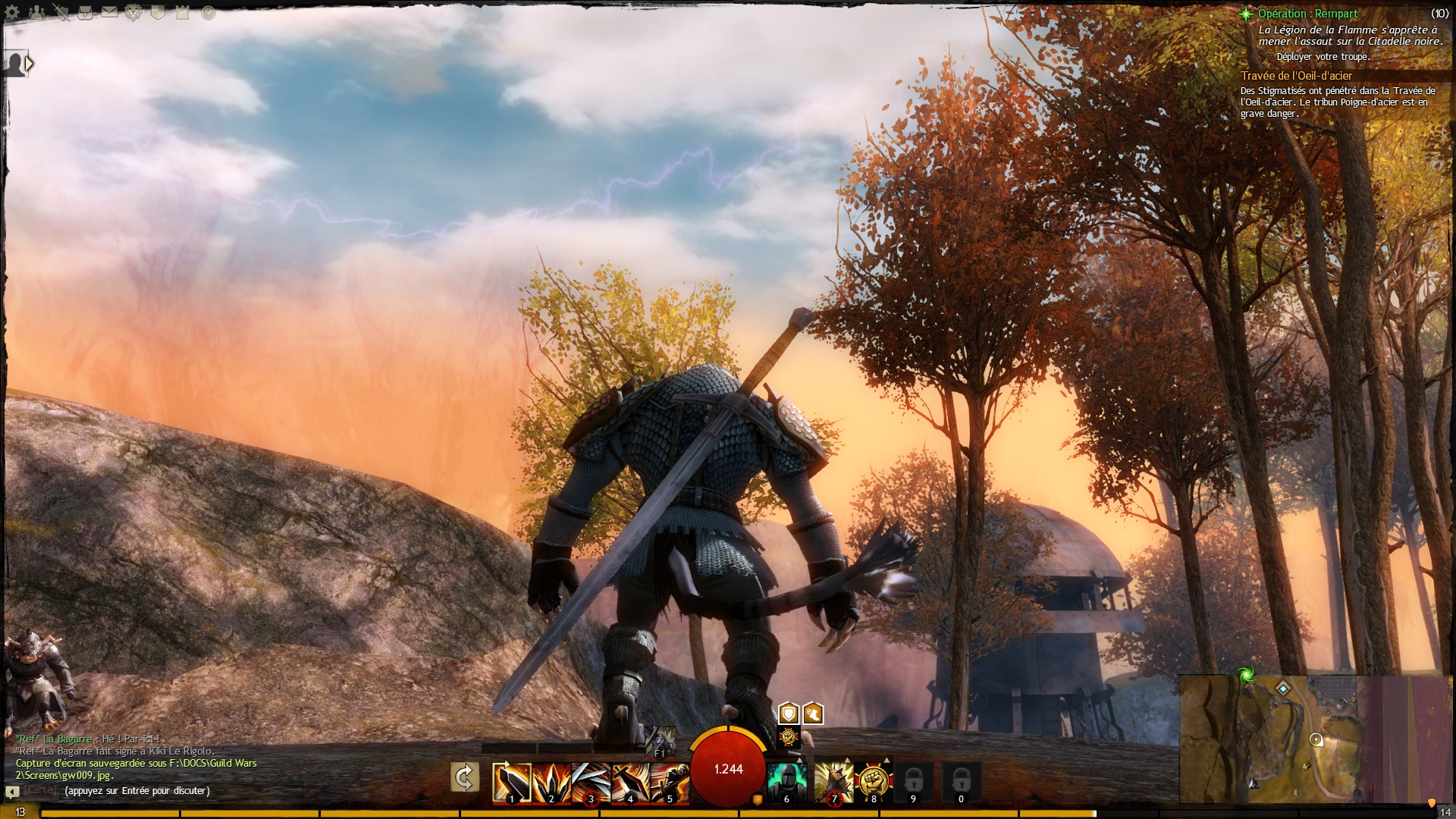Open the castle tower World vs World panel

pyautogui.click(x=182, y=12)
